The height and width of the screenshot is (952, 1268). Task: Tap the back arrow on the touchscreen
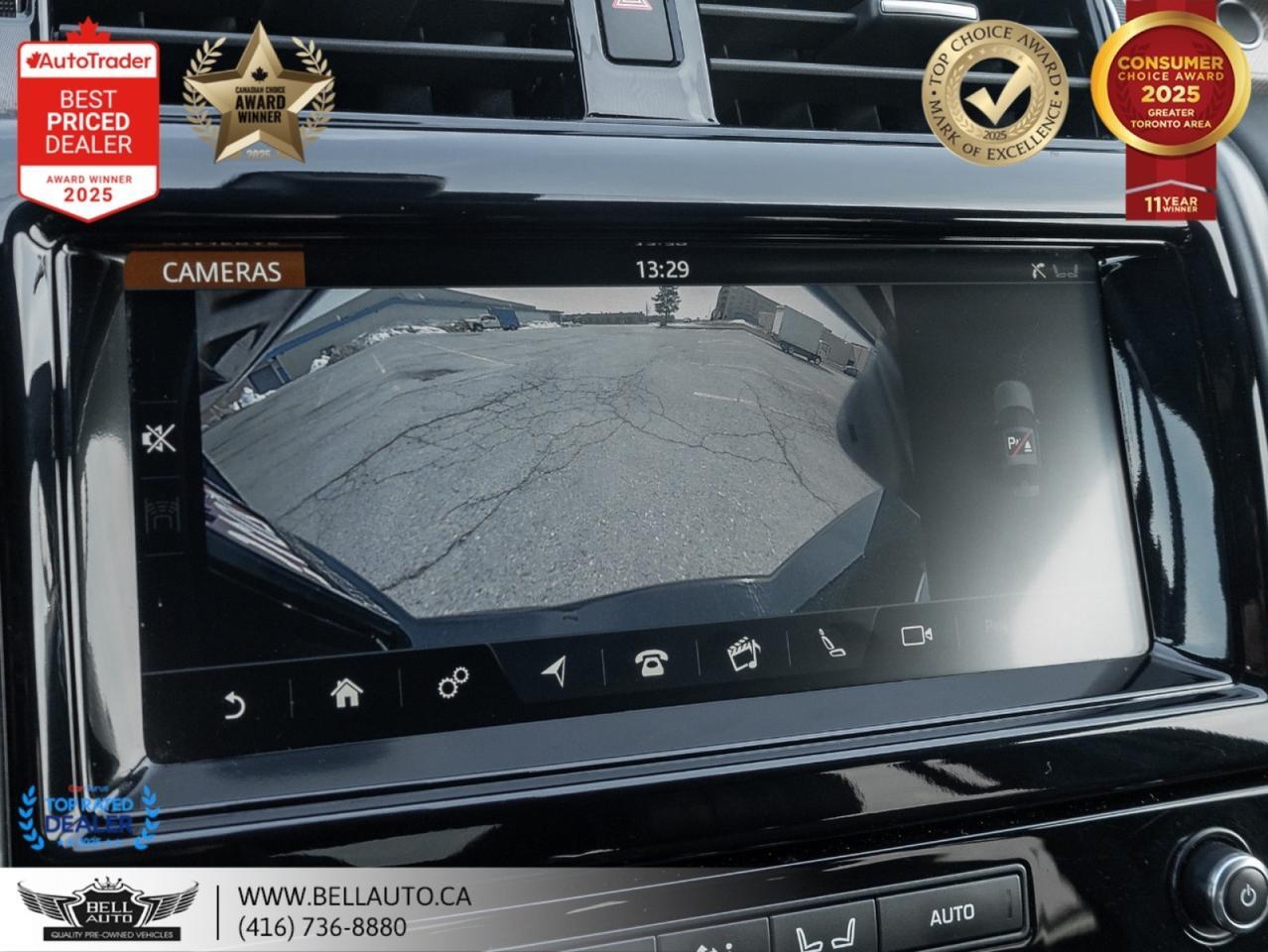(x=234, y=705)
